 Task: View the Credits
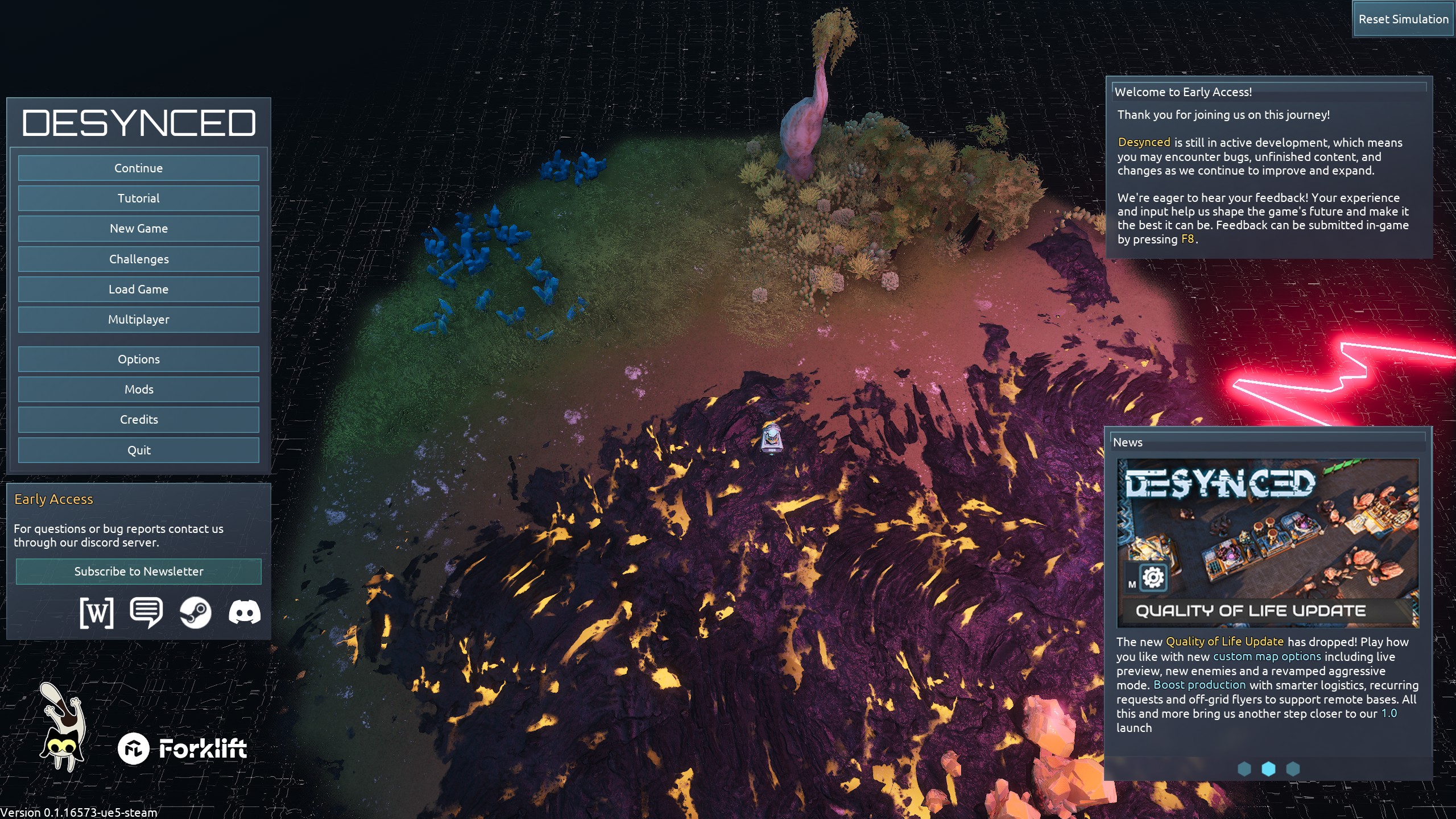click(138, 420)
